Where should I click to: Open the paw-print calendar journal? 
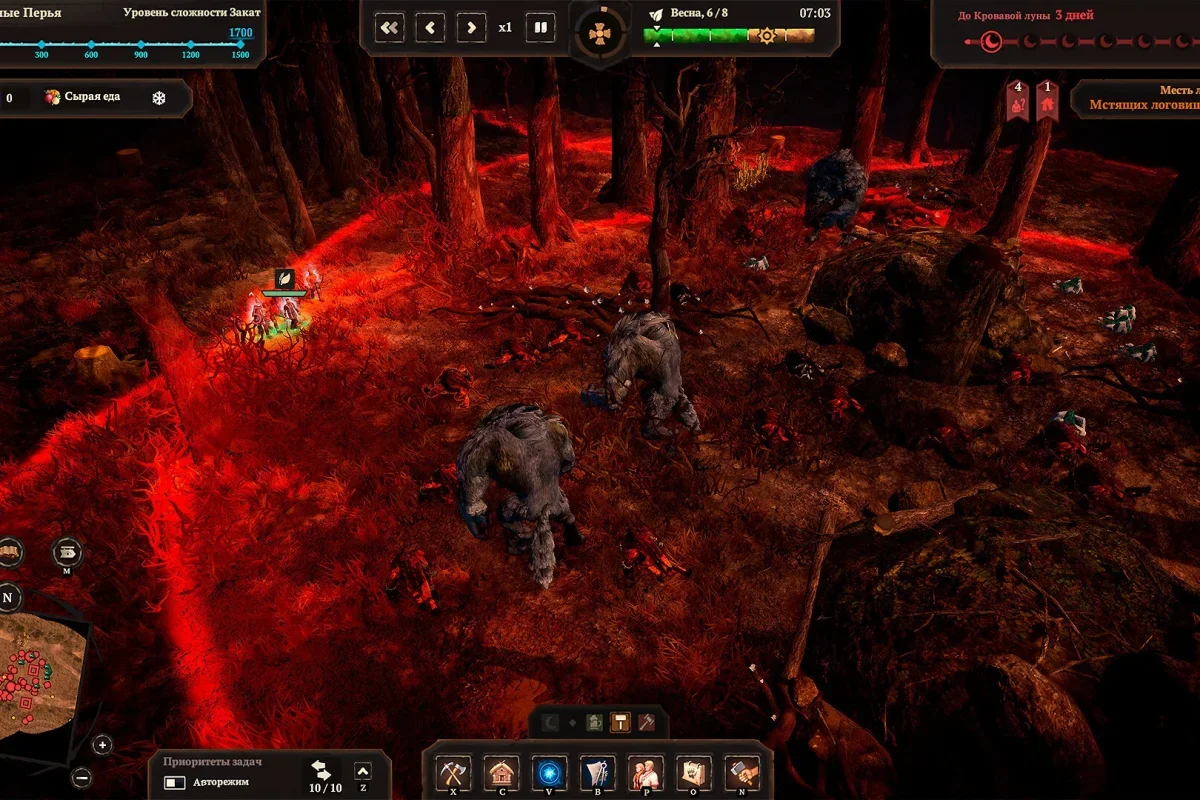(694, 772)
